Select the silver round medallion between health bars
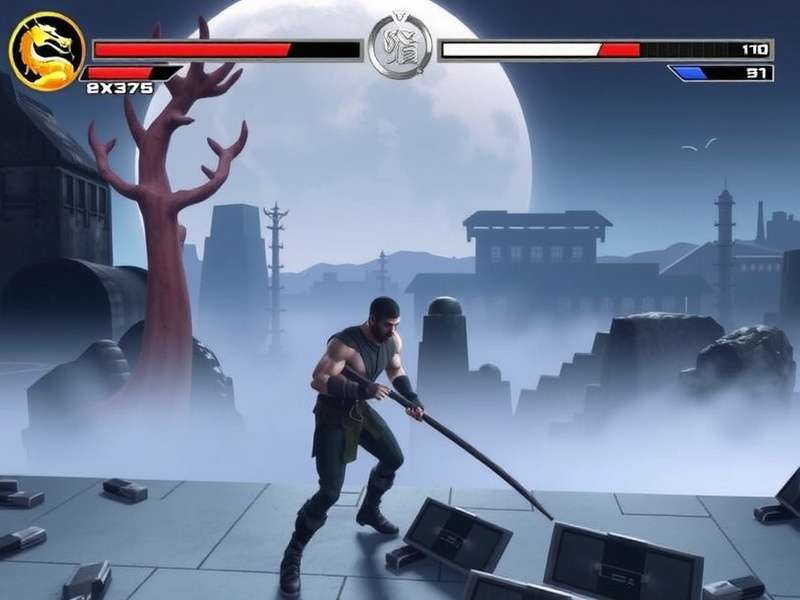 [400, 48]
